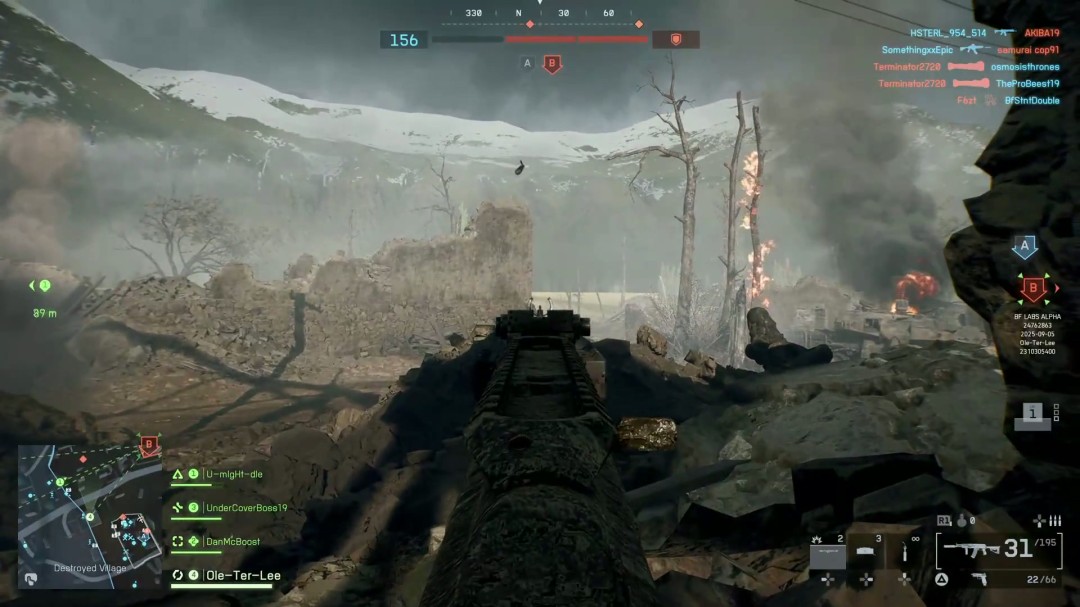1080x607 pixels.
Task: Select squad member Ole-Ter-Lee
Action: point(242,575)
